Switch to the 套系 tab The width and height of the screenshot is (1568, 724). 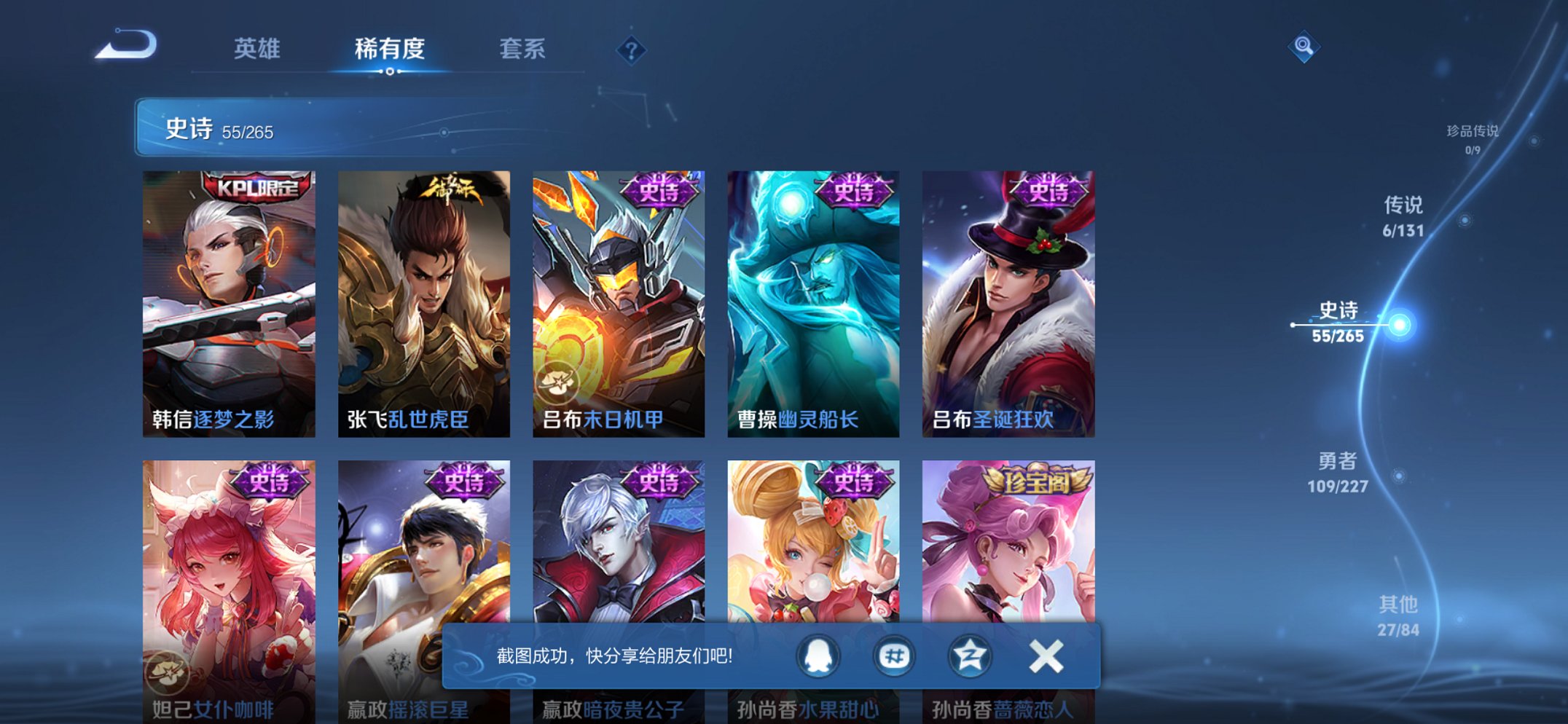click(524, 48)
